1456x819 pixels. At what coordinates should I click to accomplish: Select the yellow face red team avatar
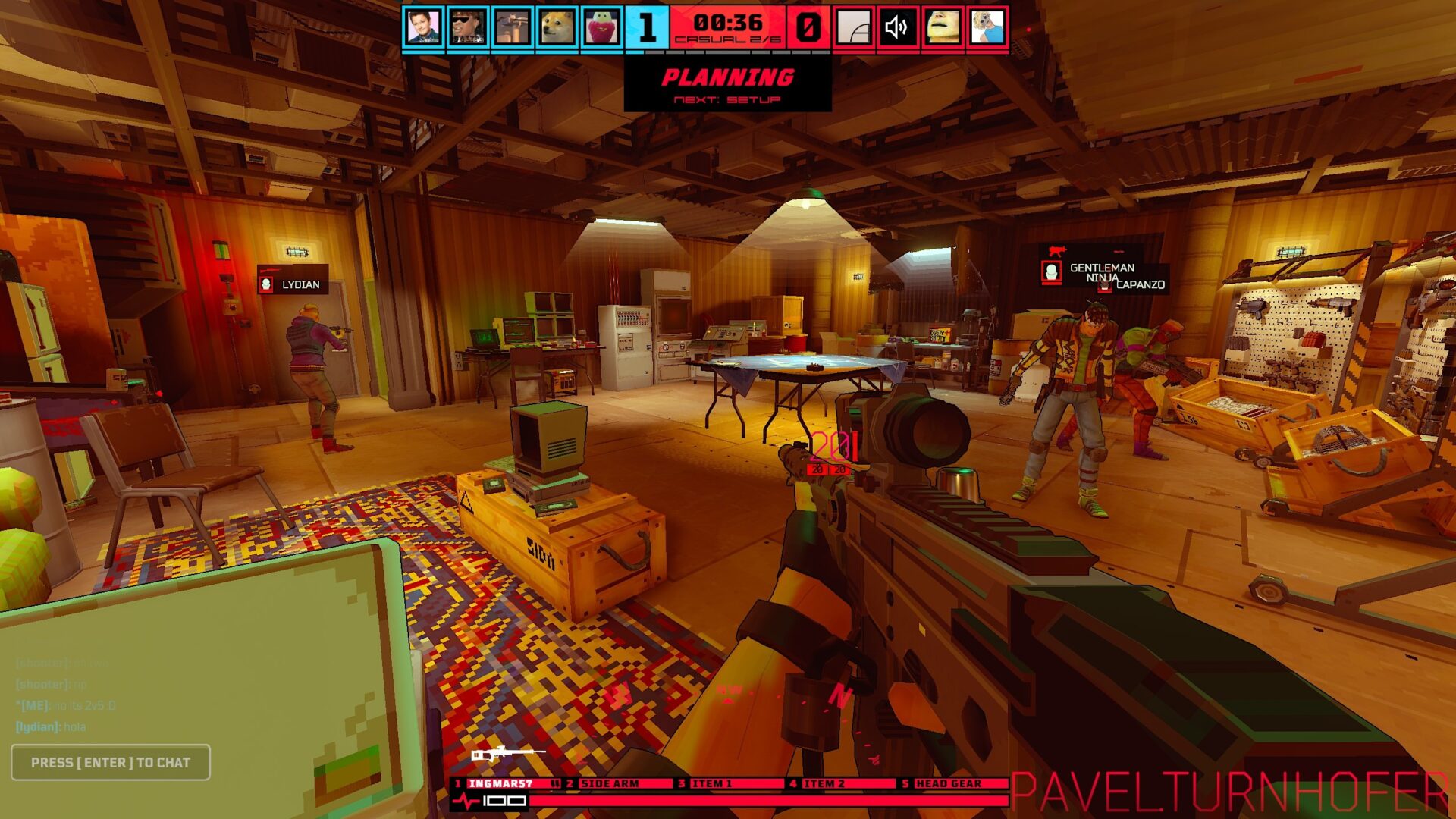(943, 28)
